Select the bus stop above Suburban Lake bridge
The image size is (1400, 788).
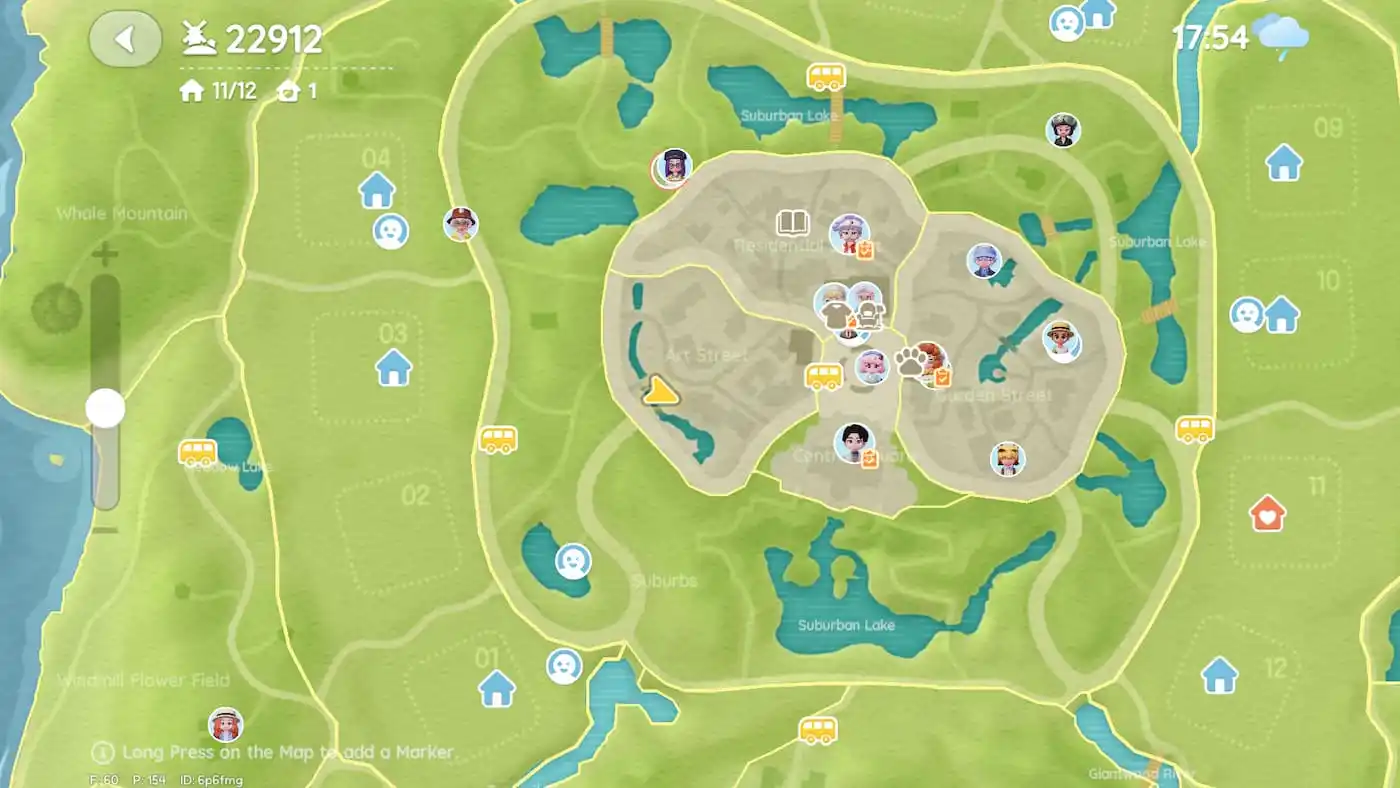coord(826,76)
